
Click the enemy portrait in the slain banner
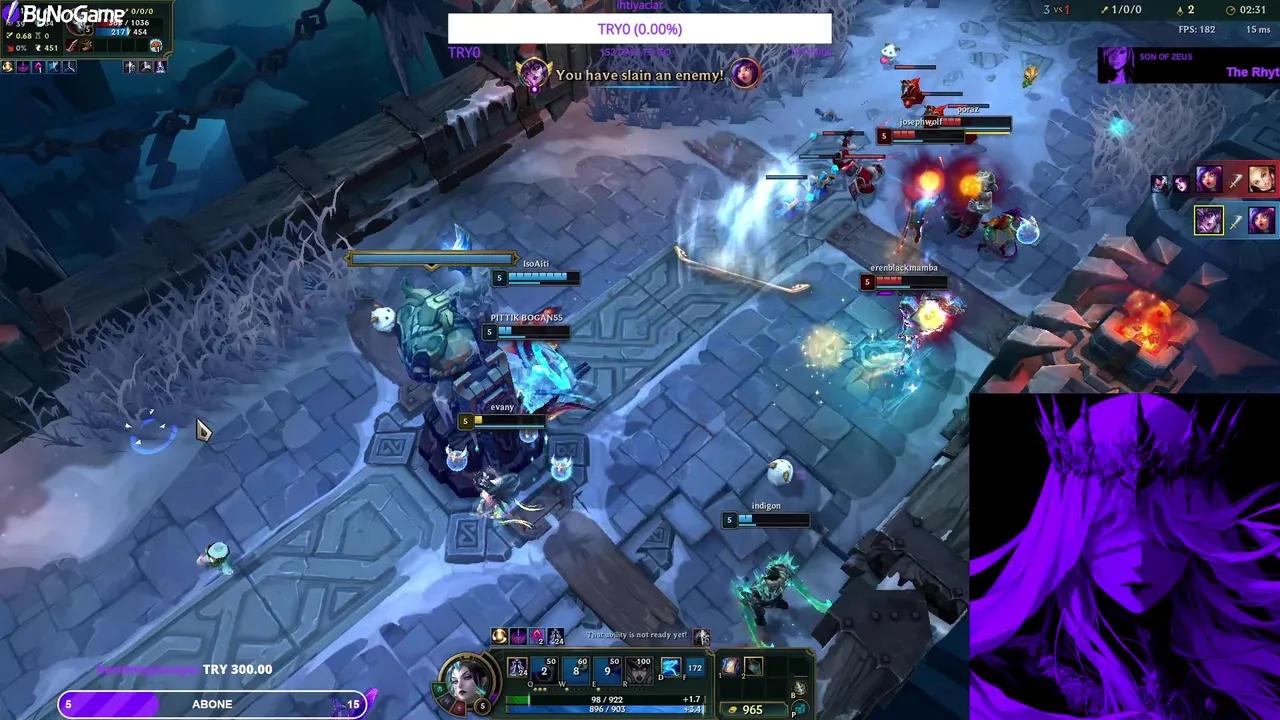[x=744, y=74]
